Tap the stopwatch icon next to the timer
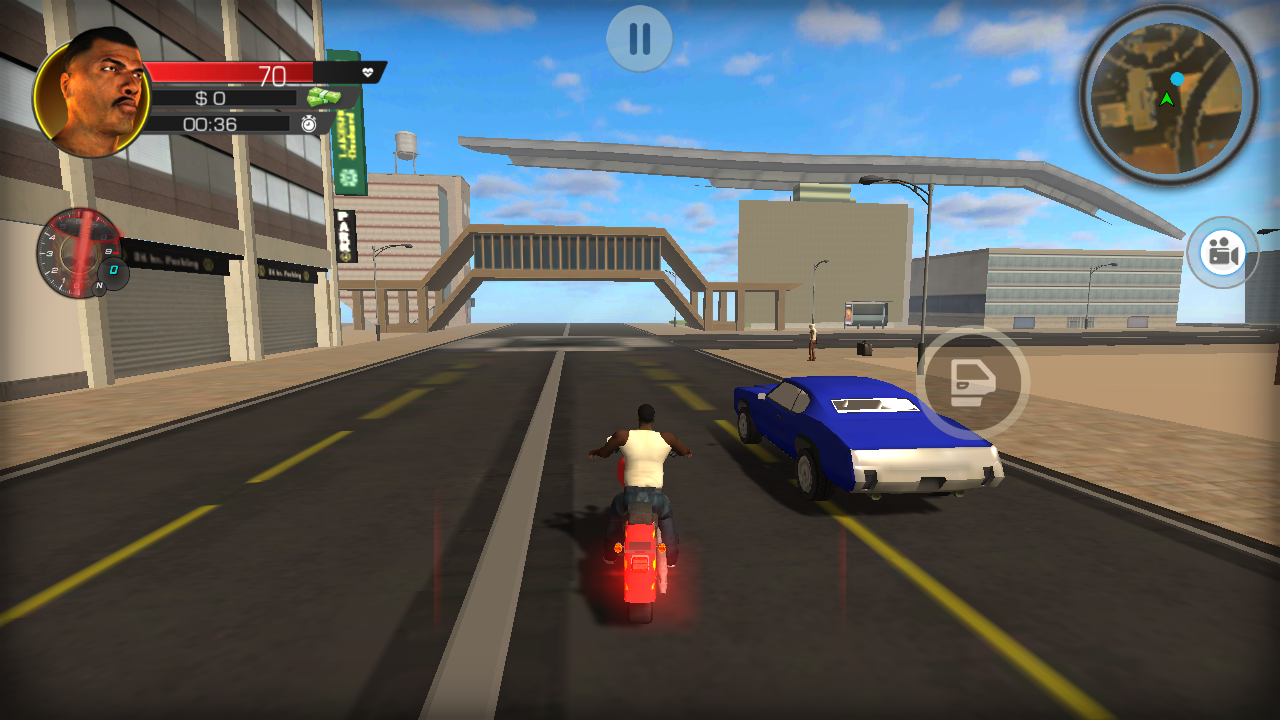 pos(310,122)
